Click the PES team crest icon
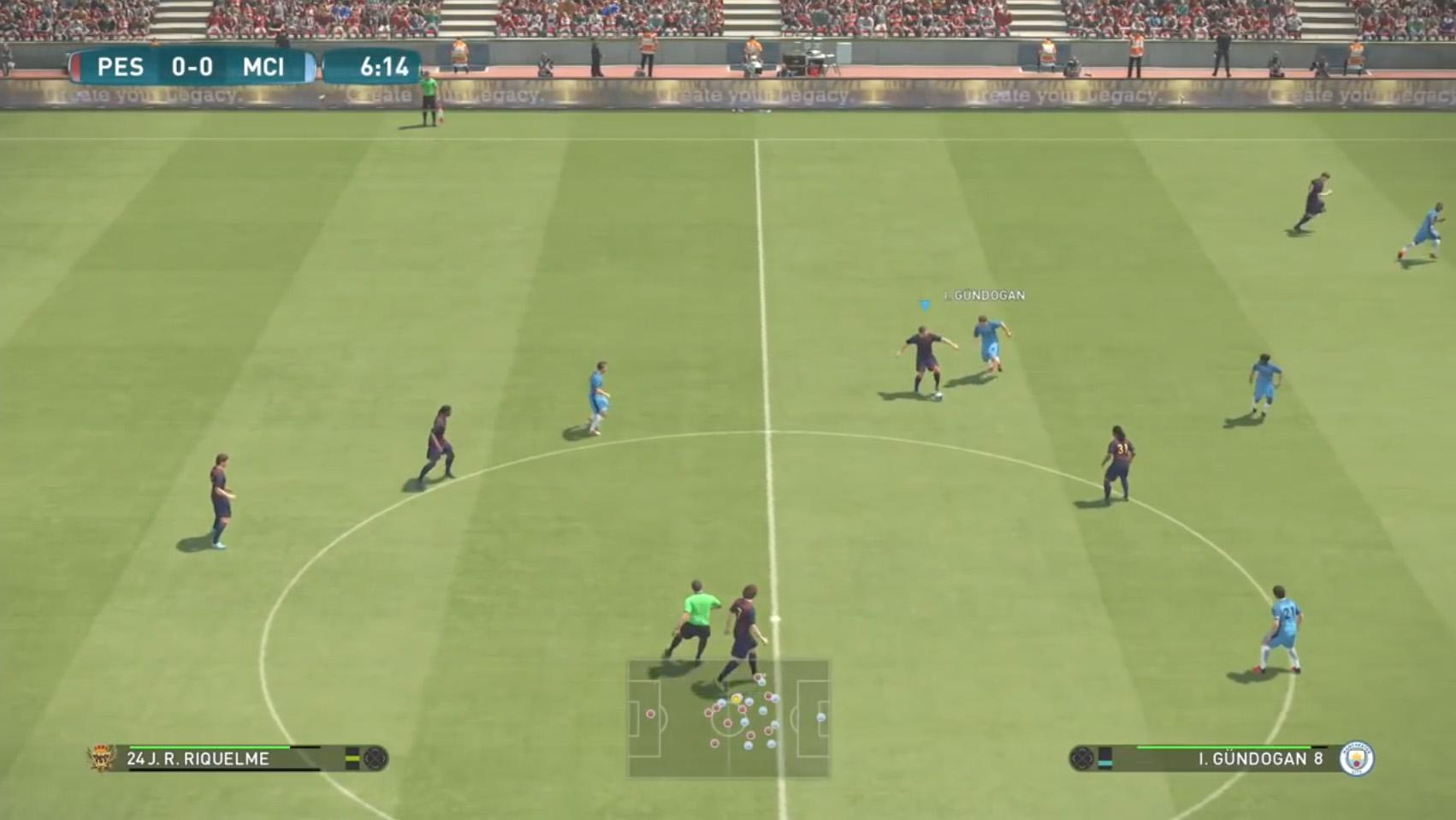Screen dimensions: 1456x820 pos(102,758)
